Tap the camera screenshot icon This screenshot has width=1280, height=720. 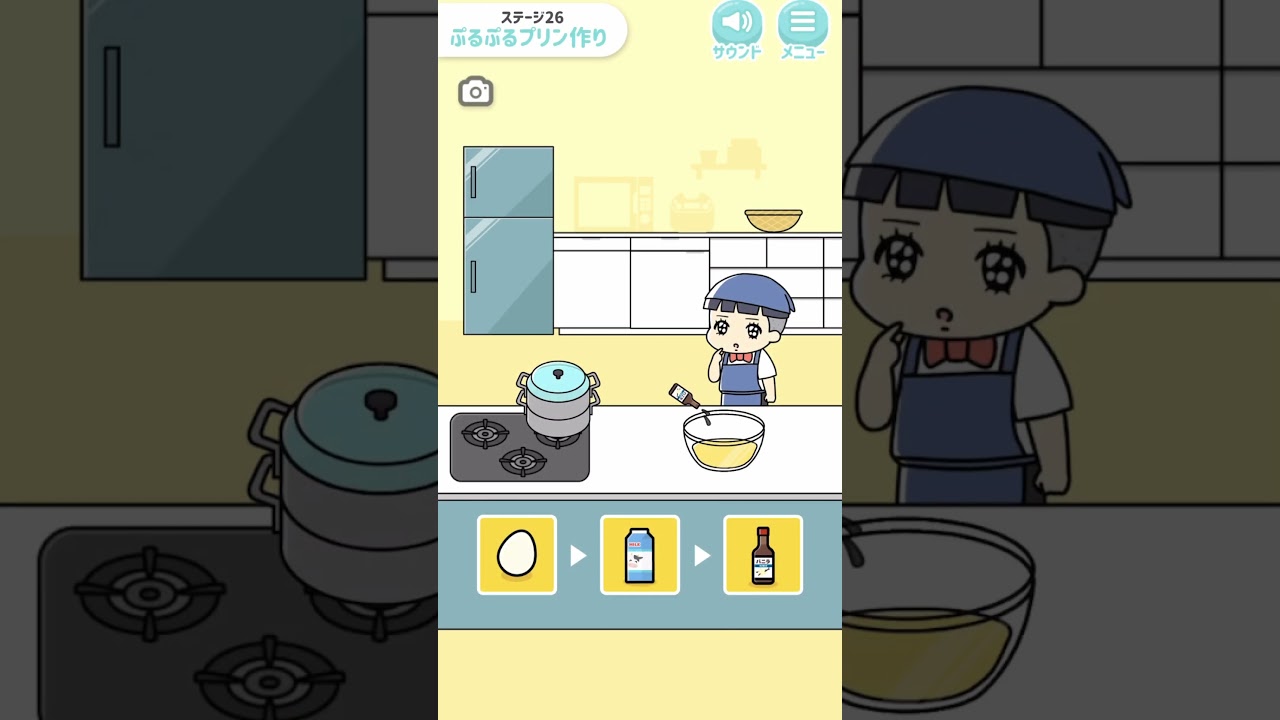coord(475,91)
